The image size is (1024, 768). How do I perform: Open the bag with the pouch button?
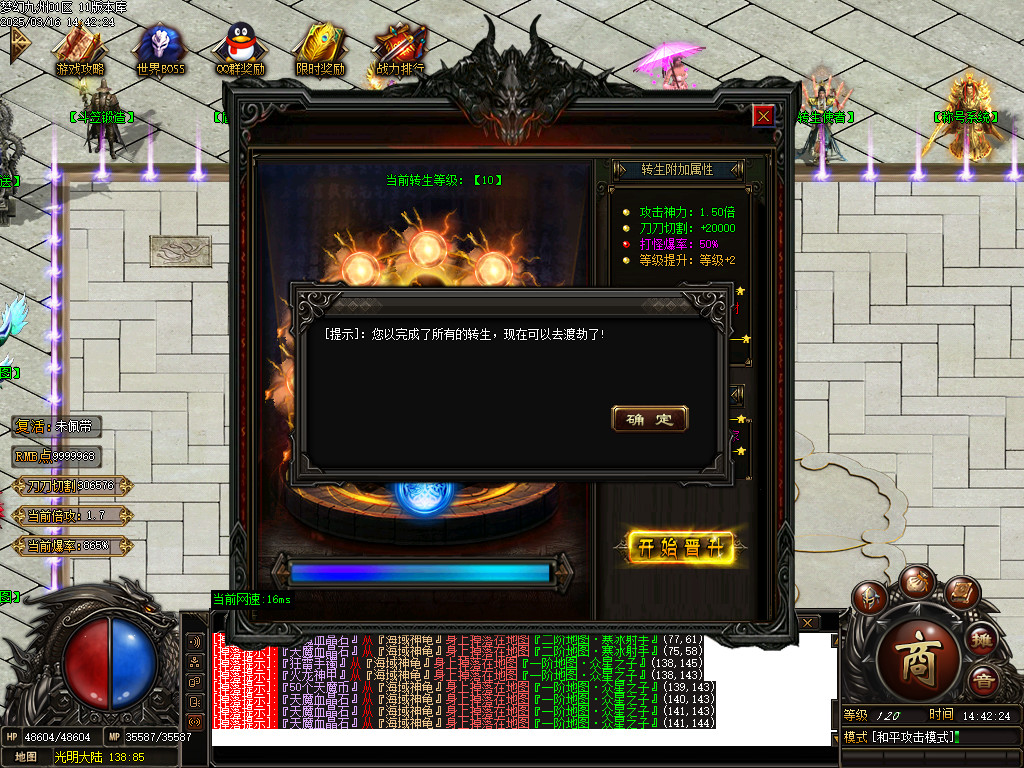point(915,580)
